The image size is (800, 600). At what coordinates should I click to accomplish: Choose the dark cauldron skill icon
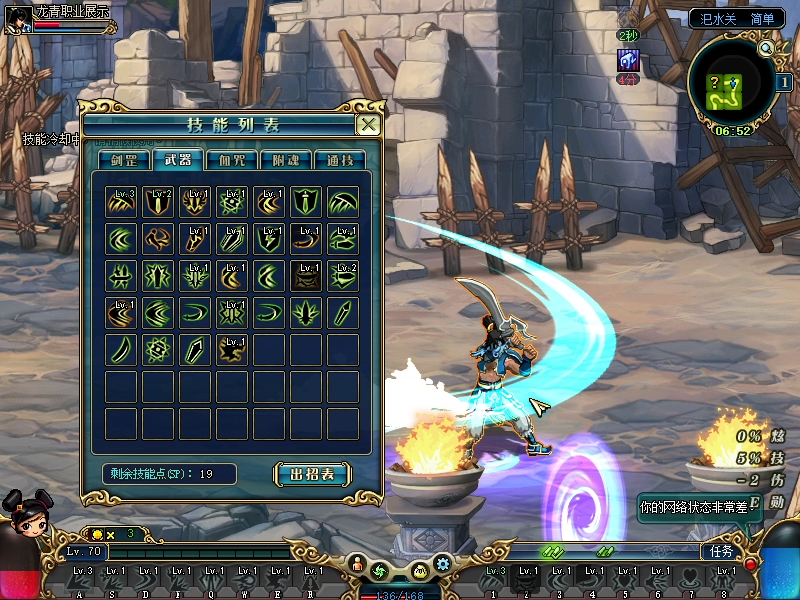307,276
